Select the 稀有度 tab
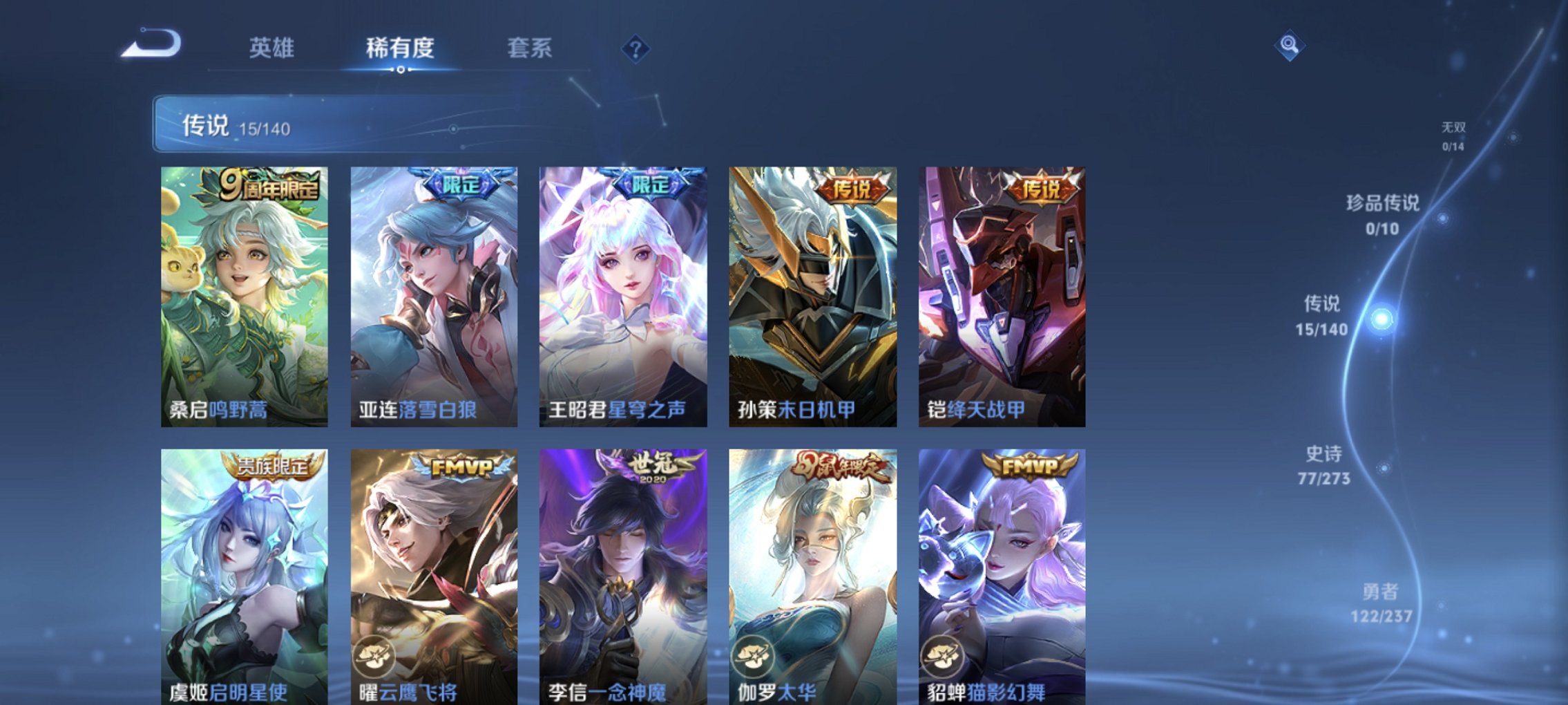 tap(399, 48)
